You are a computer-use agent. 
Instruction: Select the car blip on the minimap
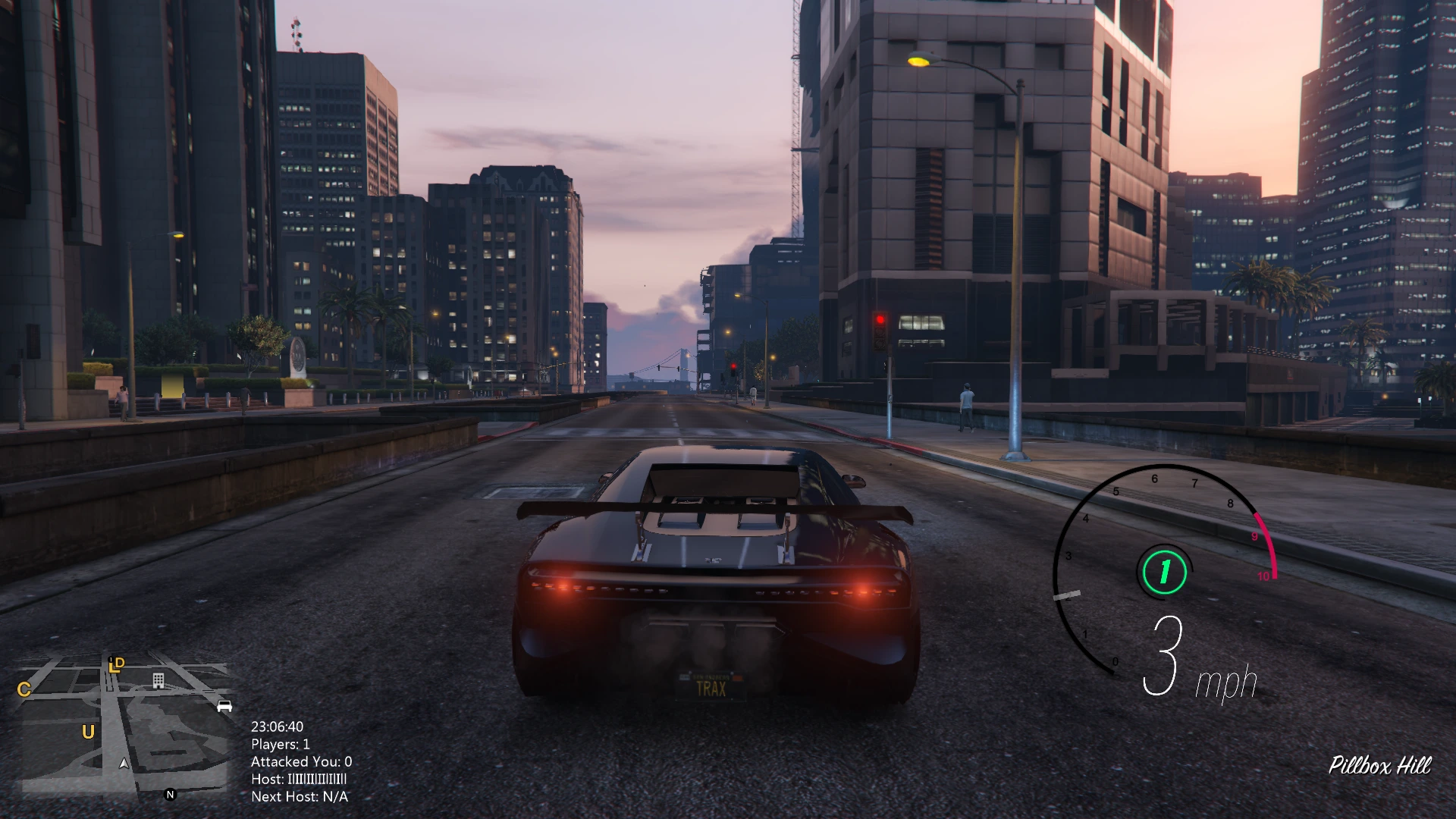click(224, 706)
